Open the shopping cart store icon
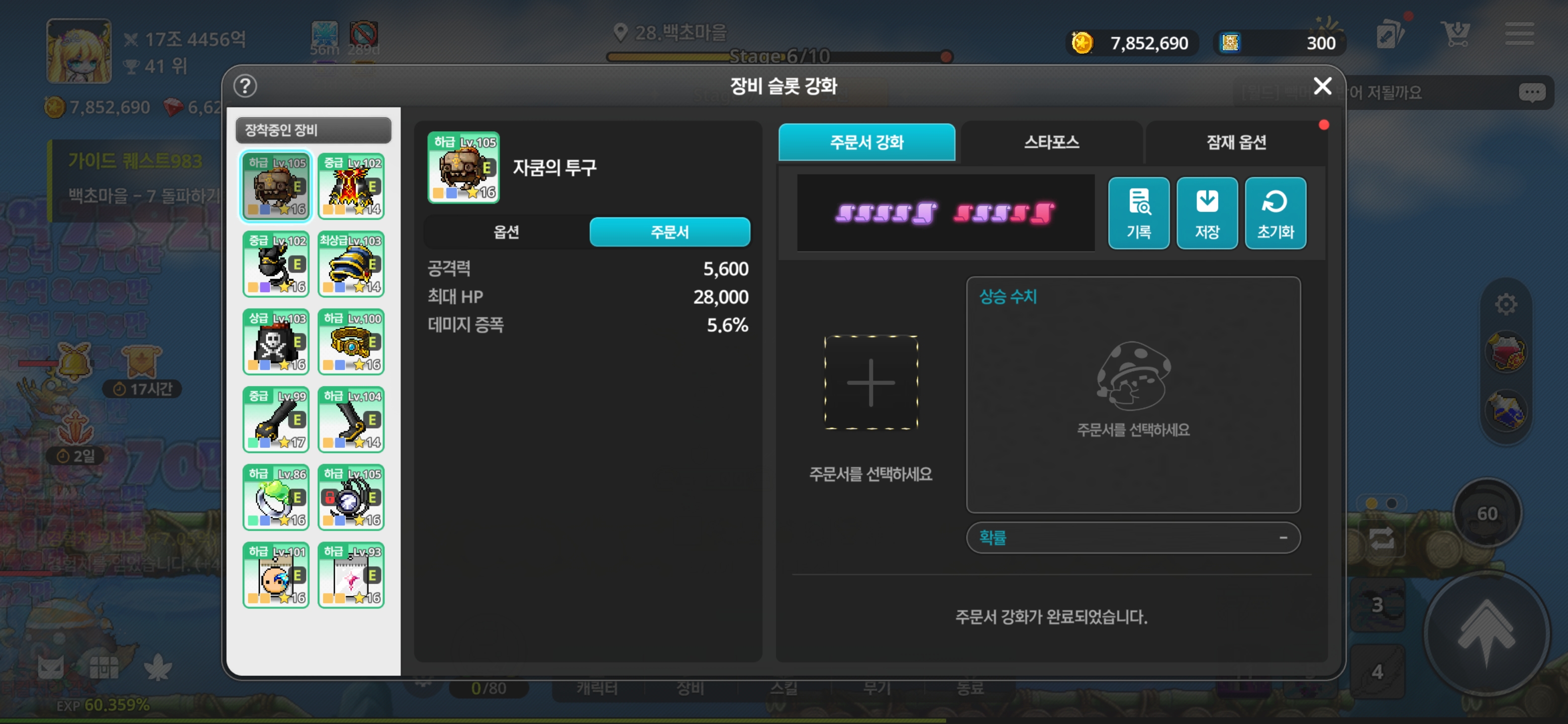Viewport: 1568px width, 724px height. click(1455, 34)
